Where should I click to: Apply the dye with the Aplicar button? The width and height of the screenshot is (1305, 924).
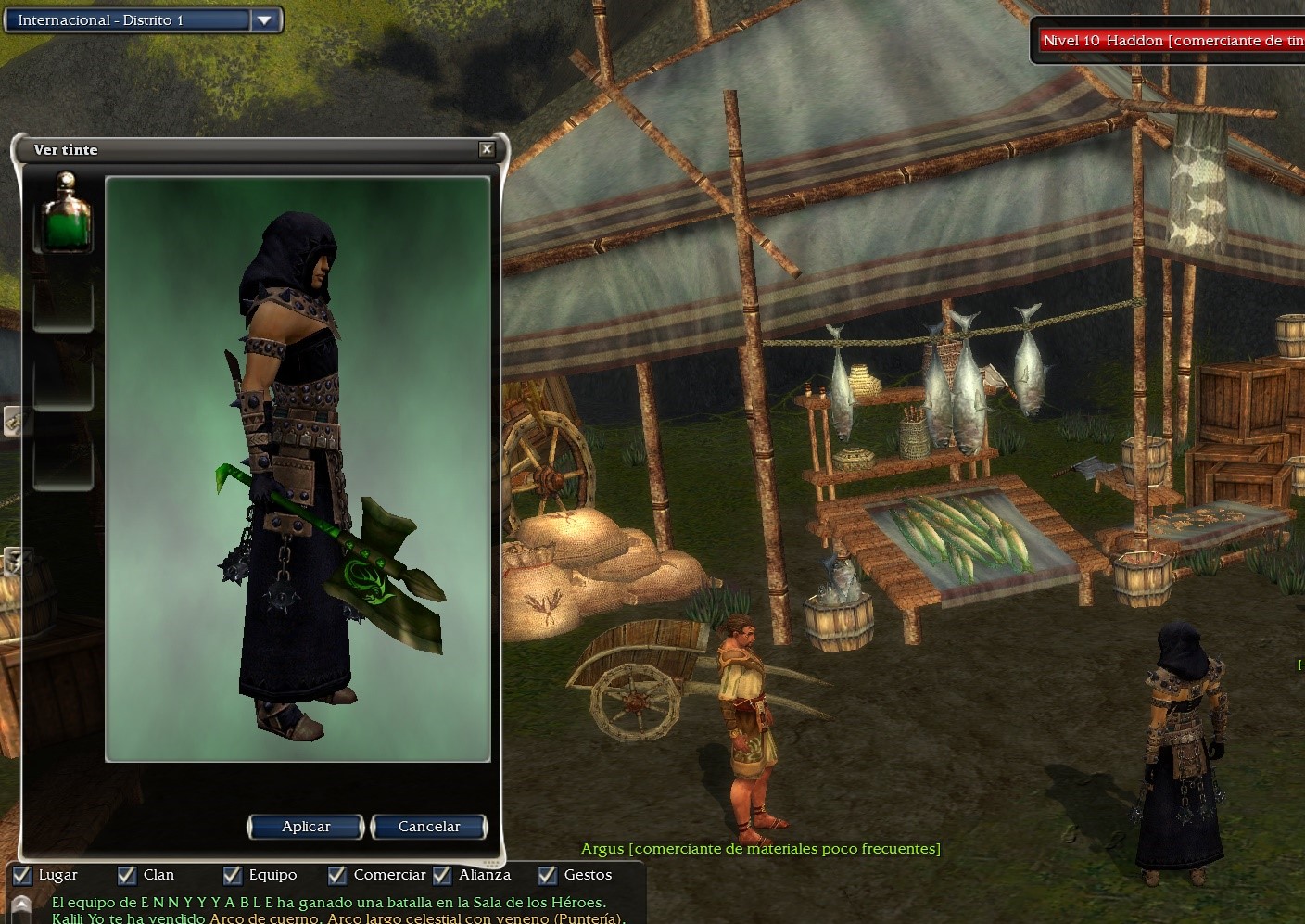305,827
